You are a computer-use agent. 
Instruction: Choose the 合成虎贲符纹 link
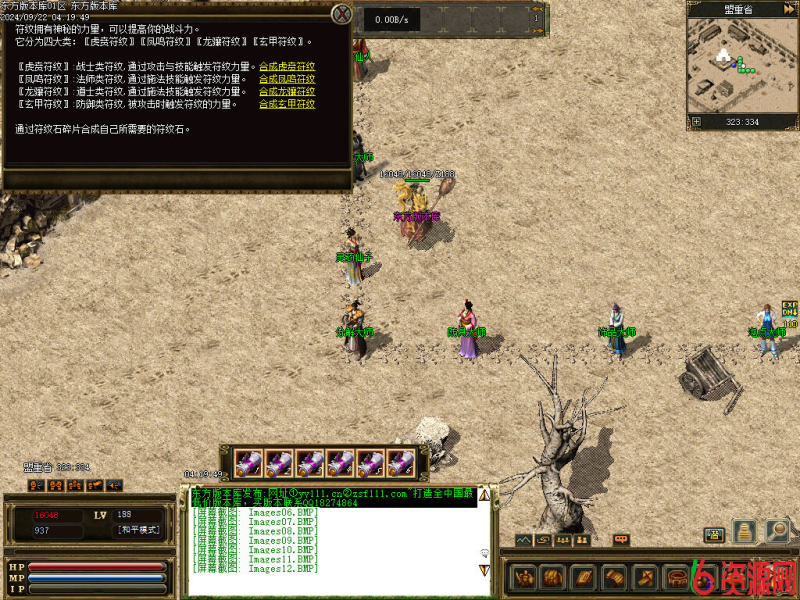point(287,66)
